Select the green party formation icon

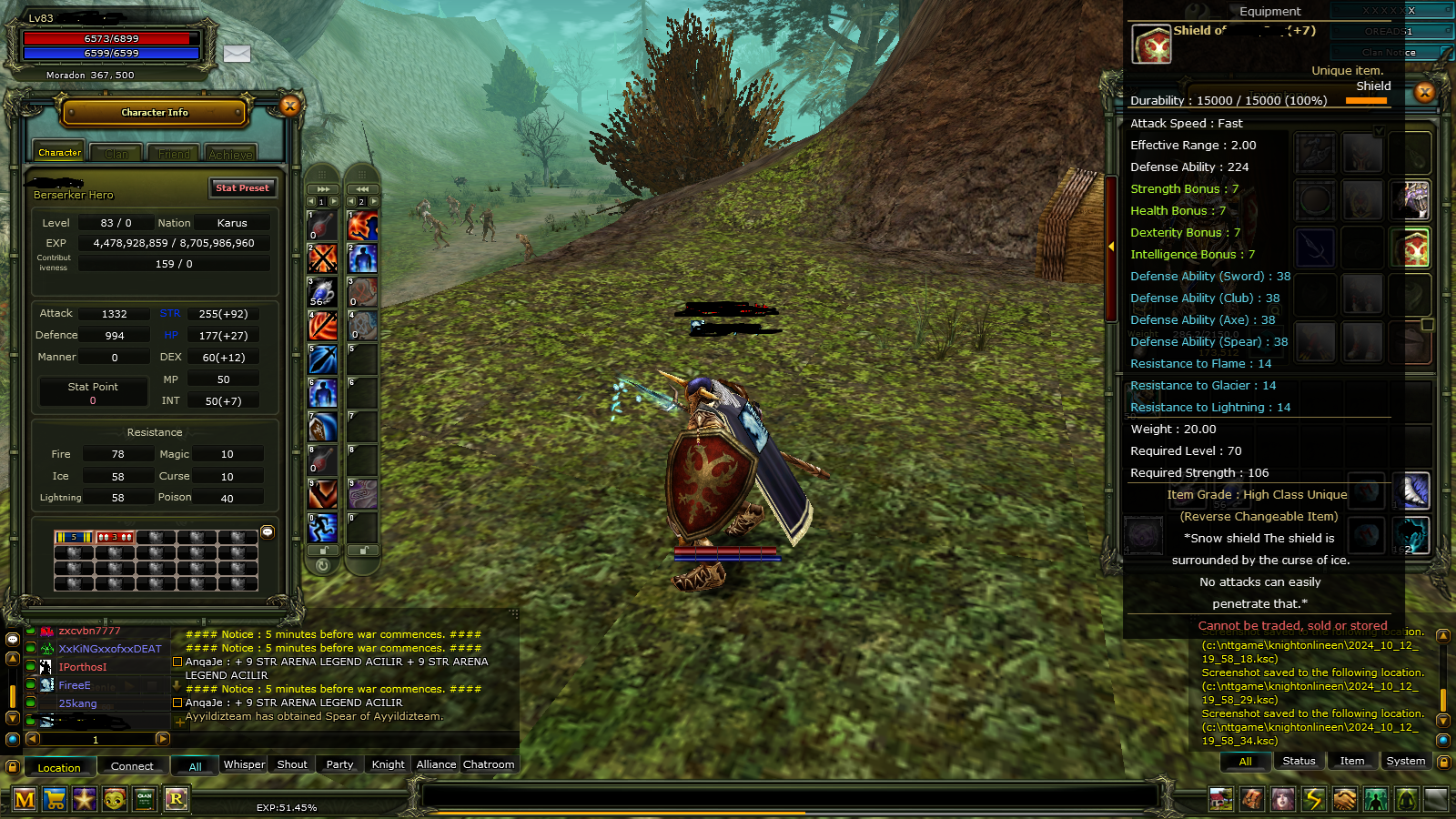point(1377,801)
